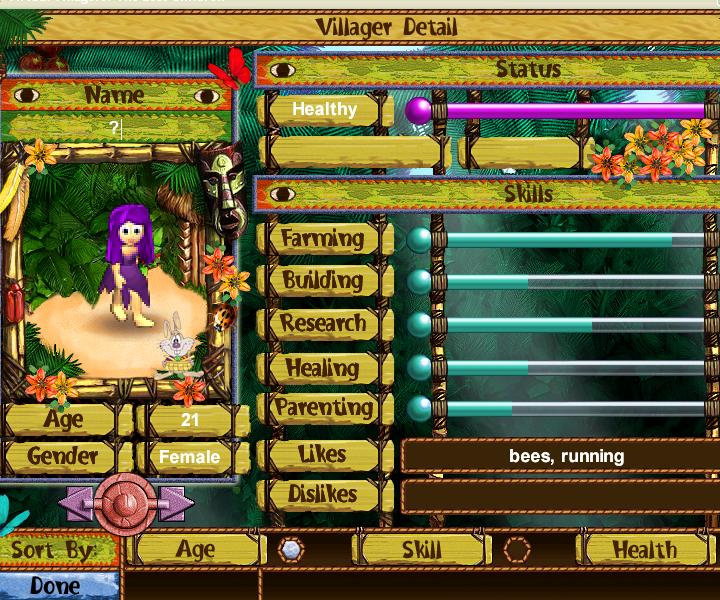Click the red round button between arrows
This screenshot has width=720, height=600.
[126, 503]
